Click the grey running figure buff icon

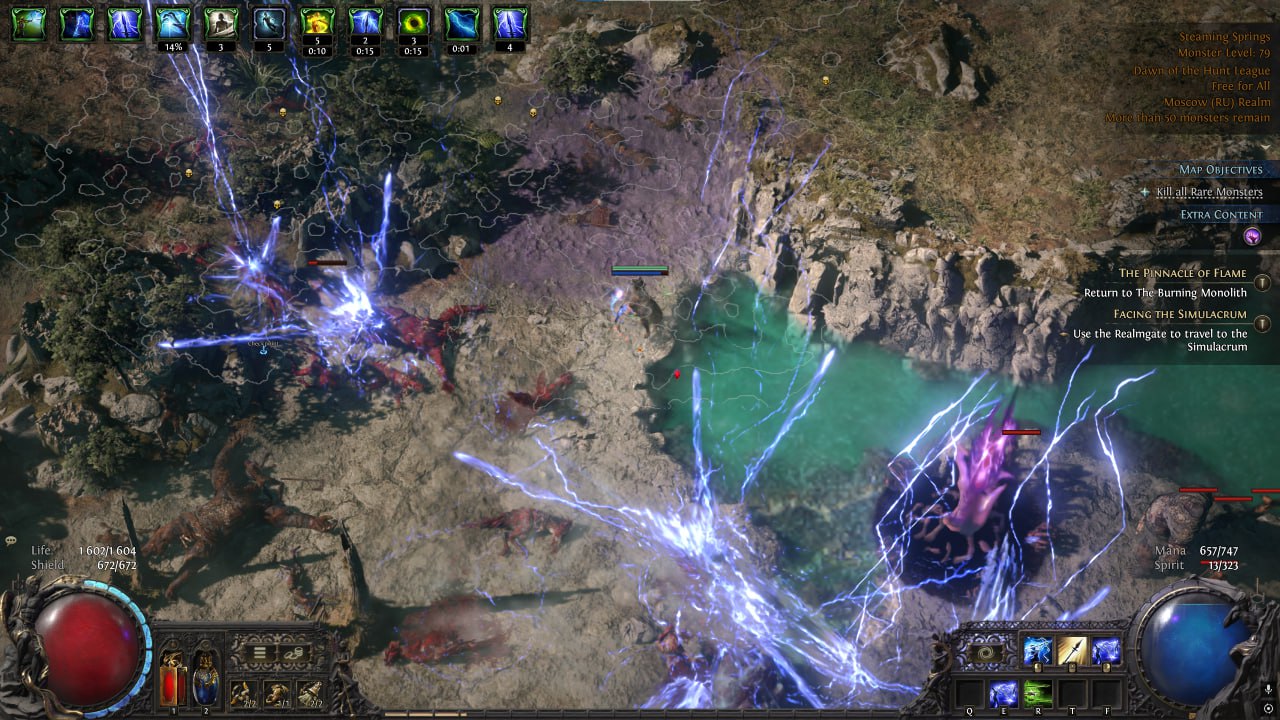point(268,23)
